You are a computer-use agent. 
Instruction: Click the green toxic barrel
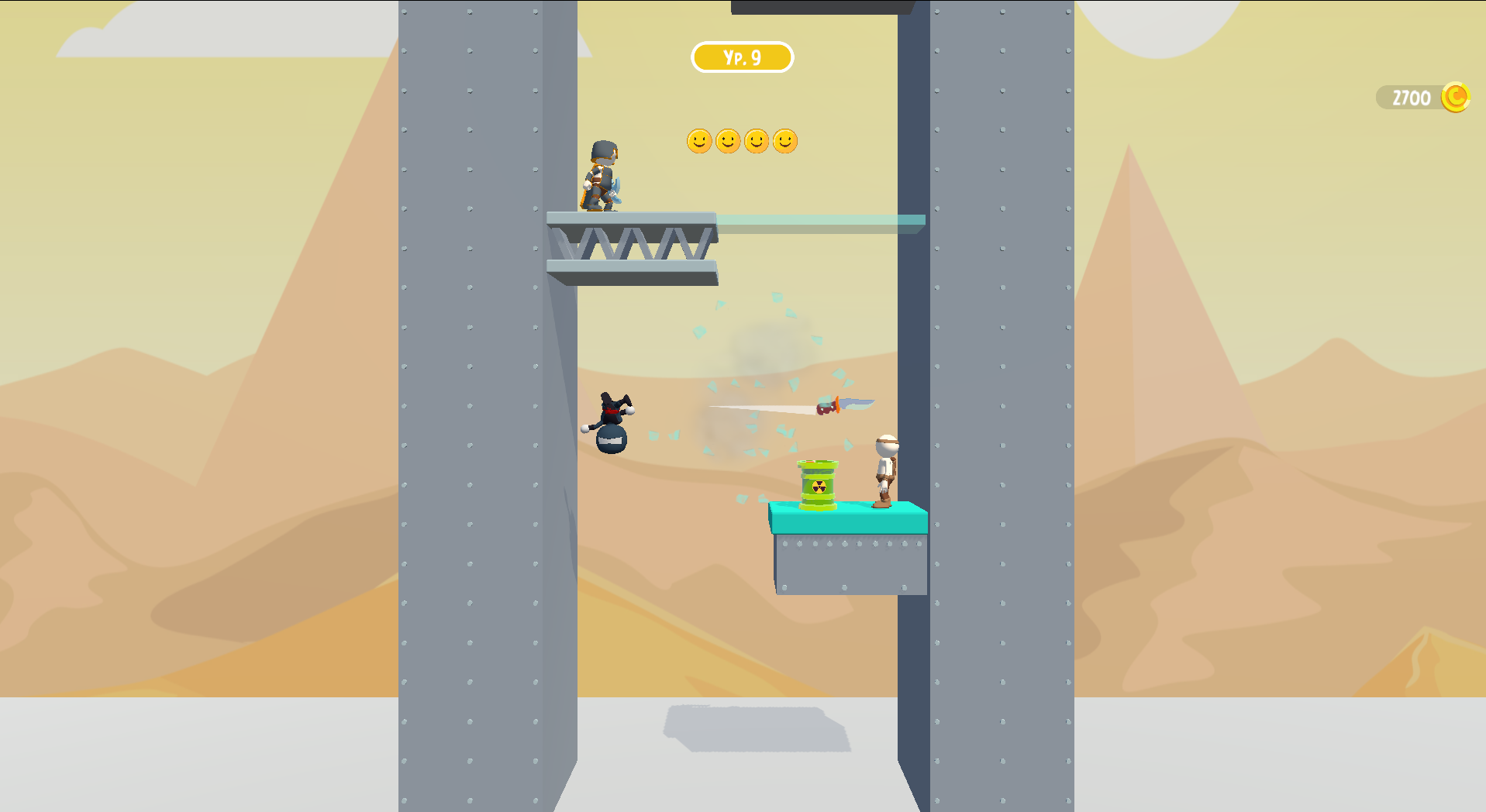(815, 484)
